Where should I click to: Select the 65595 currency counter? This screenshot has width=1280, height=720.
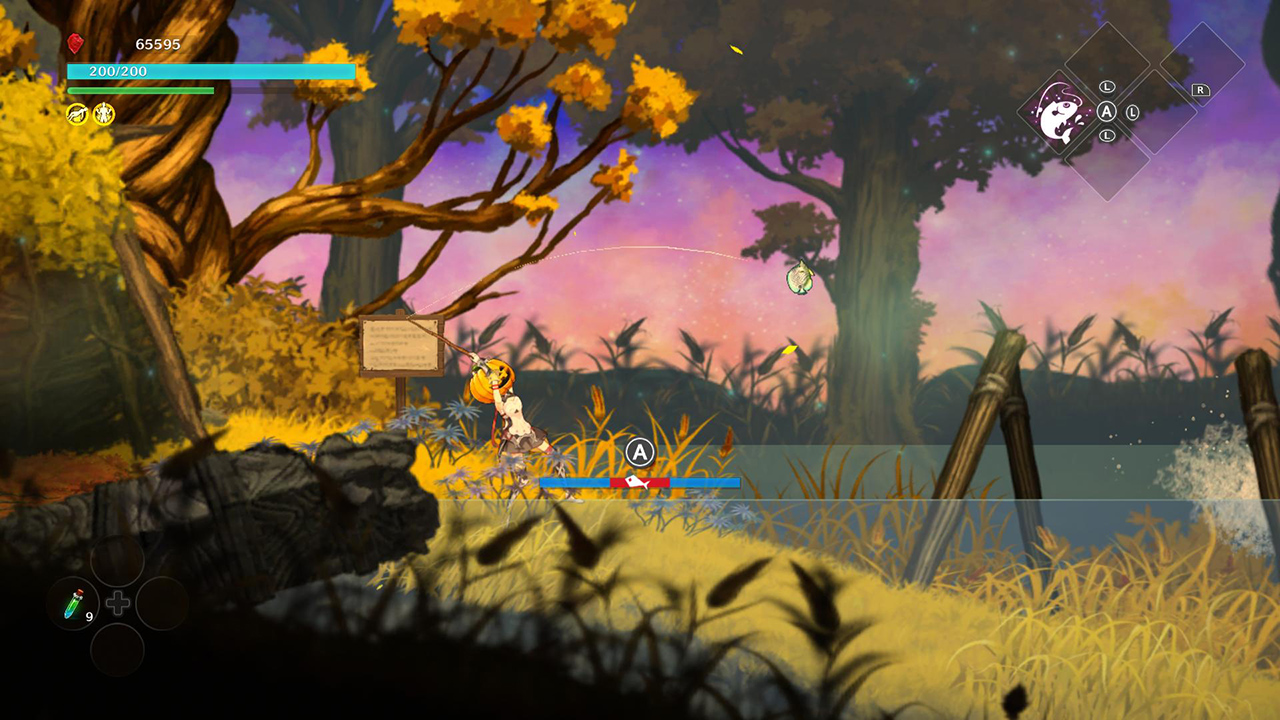[158, 44]
